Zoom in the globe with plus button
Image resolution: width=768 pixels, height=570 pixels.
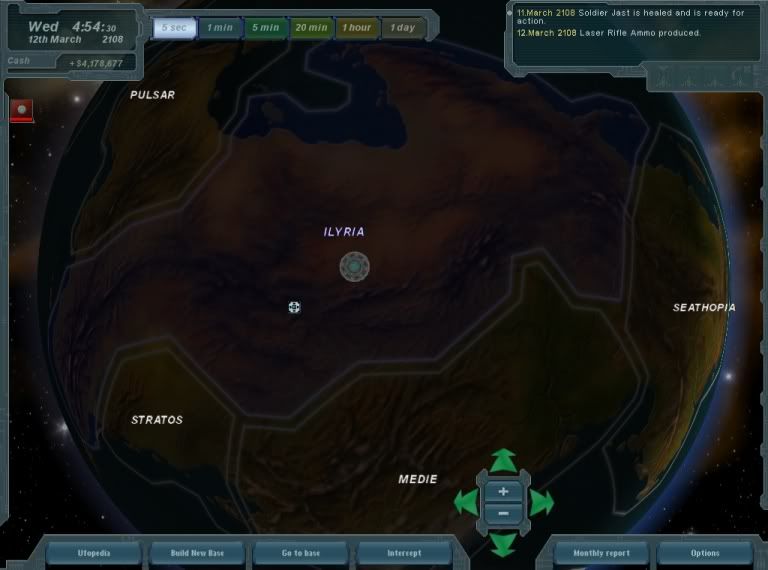[x=503, y=491]
